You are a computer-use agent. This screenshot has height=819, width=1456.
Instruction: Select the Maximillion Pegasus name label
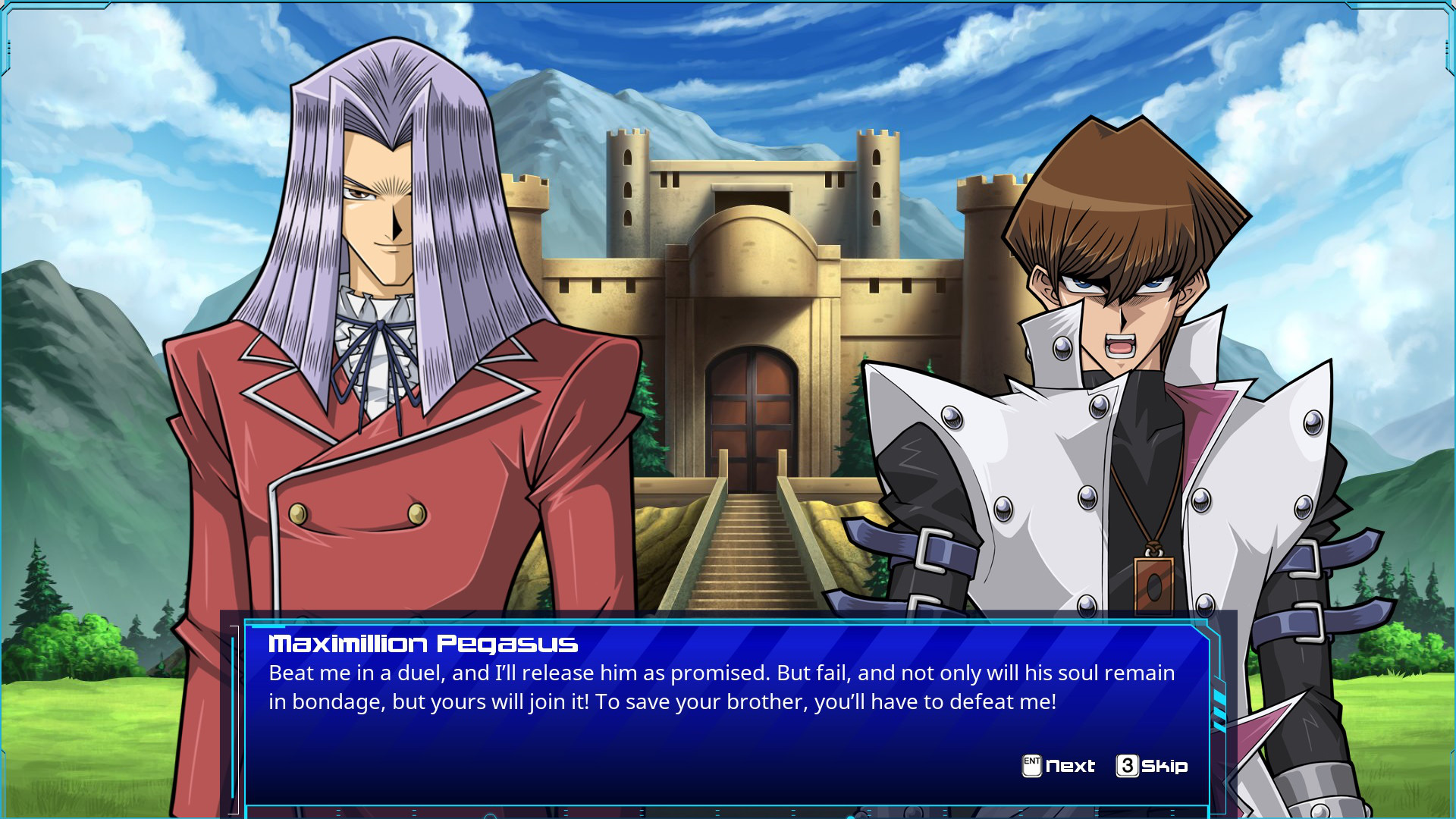point(422,644)
